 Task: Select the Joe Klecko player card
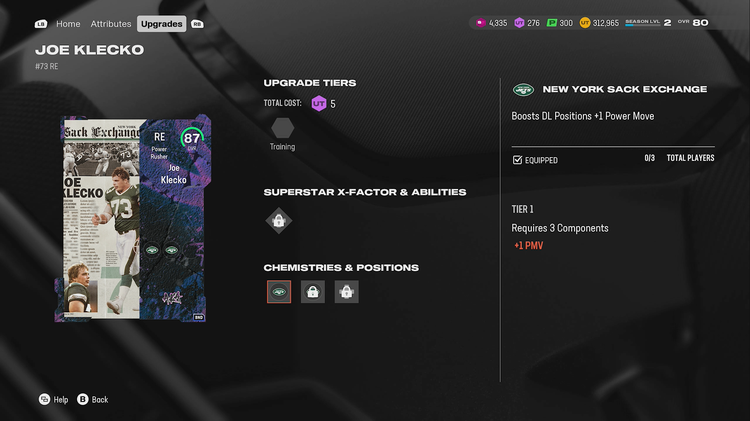coord(130,218)
